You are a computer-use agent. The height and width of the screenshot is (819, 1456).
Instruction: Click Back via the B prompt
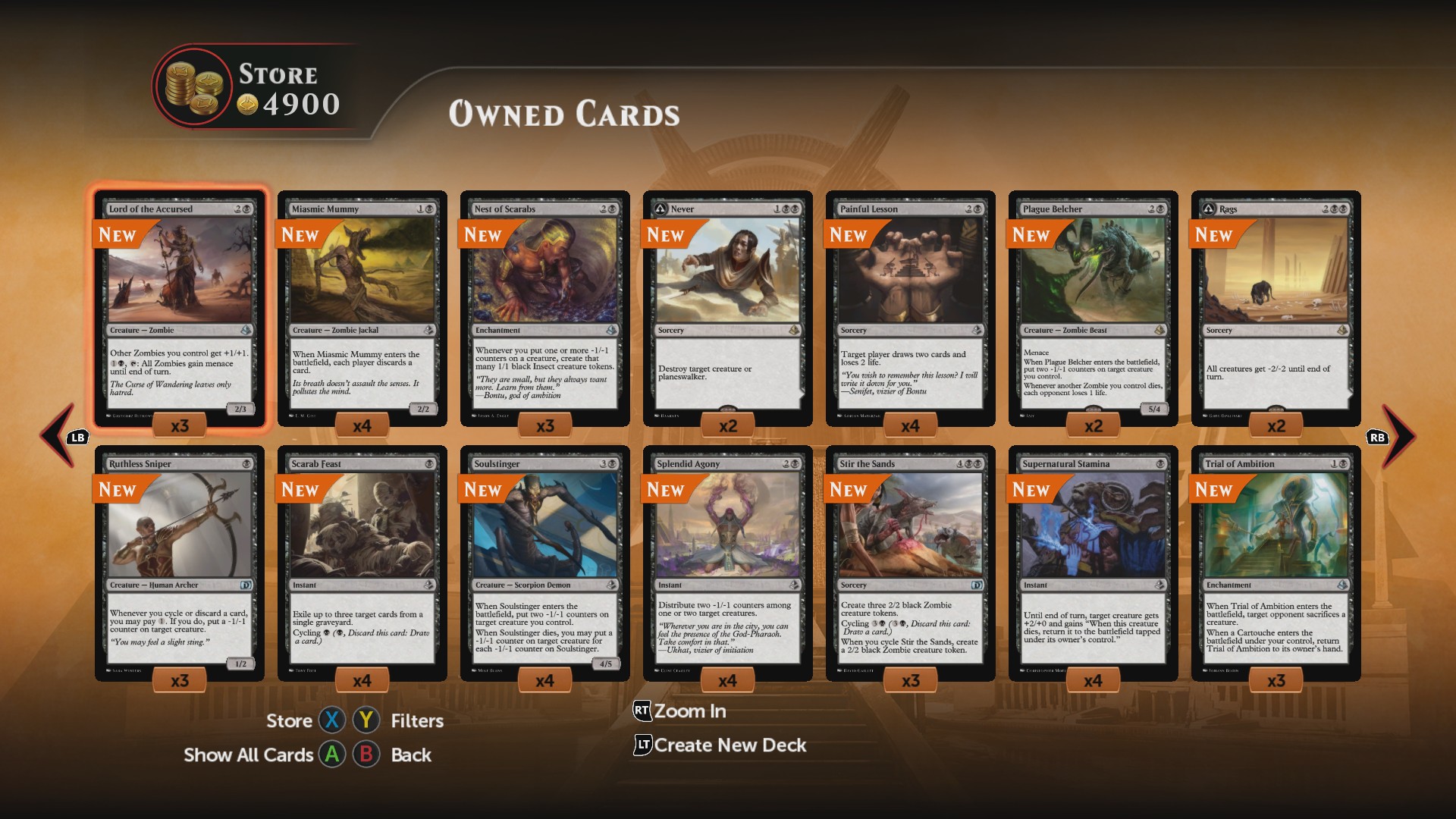click(x=366, y=755)
